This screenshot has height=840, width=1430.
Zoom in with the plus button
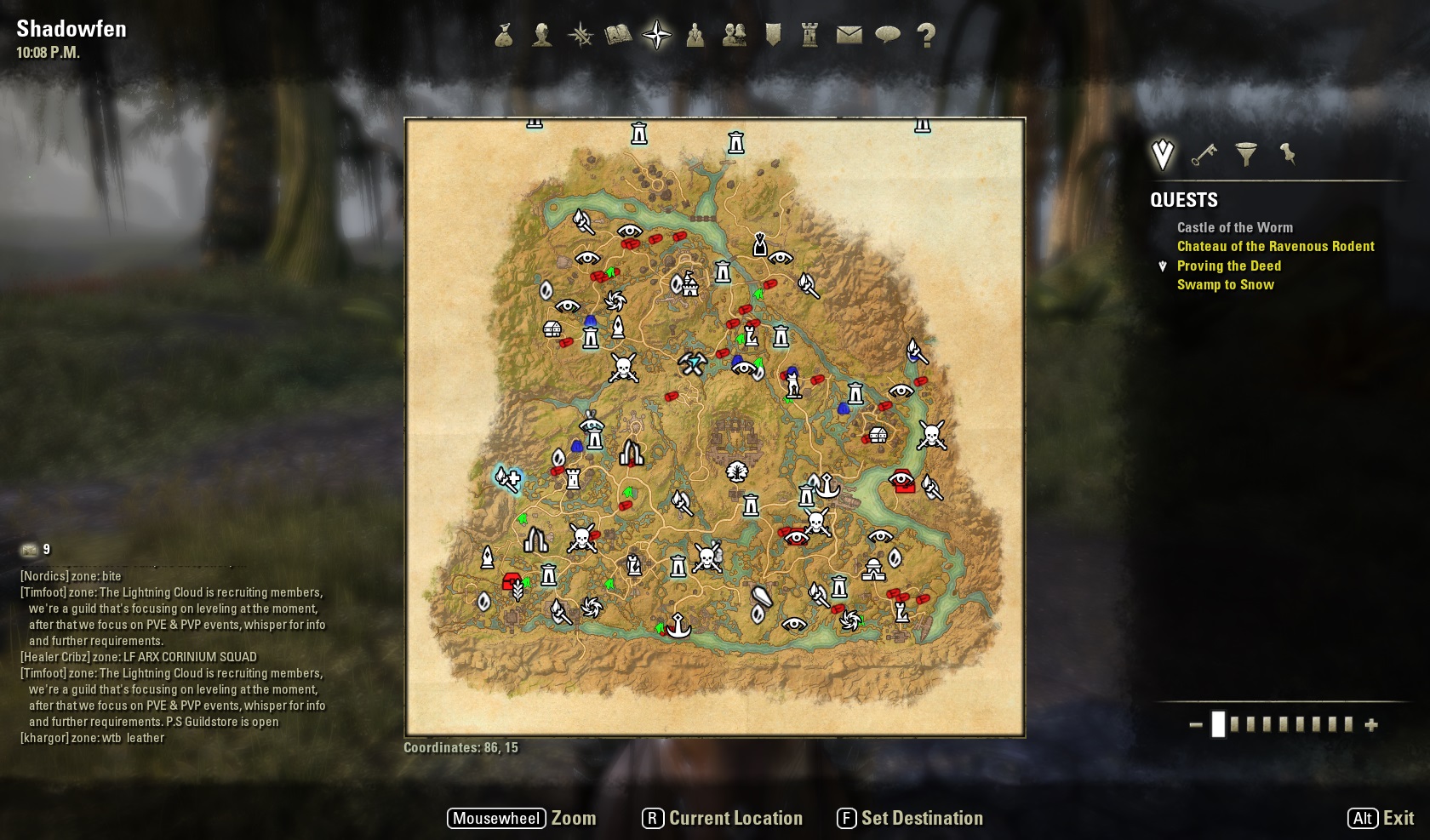point(1371,725)
